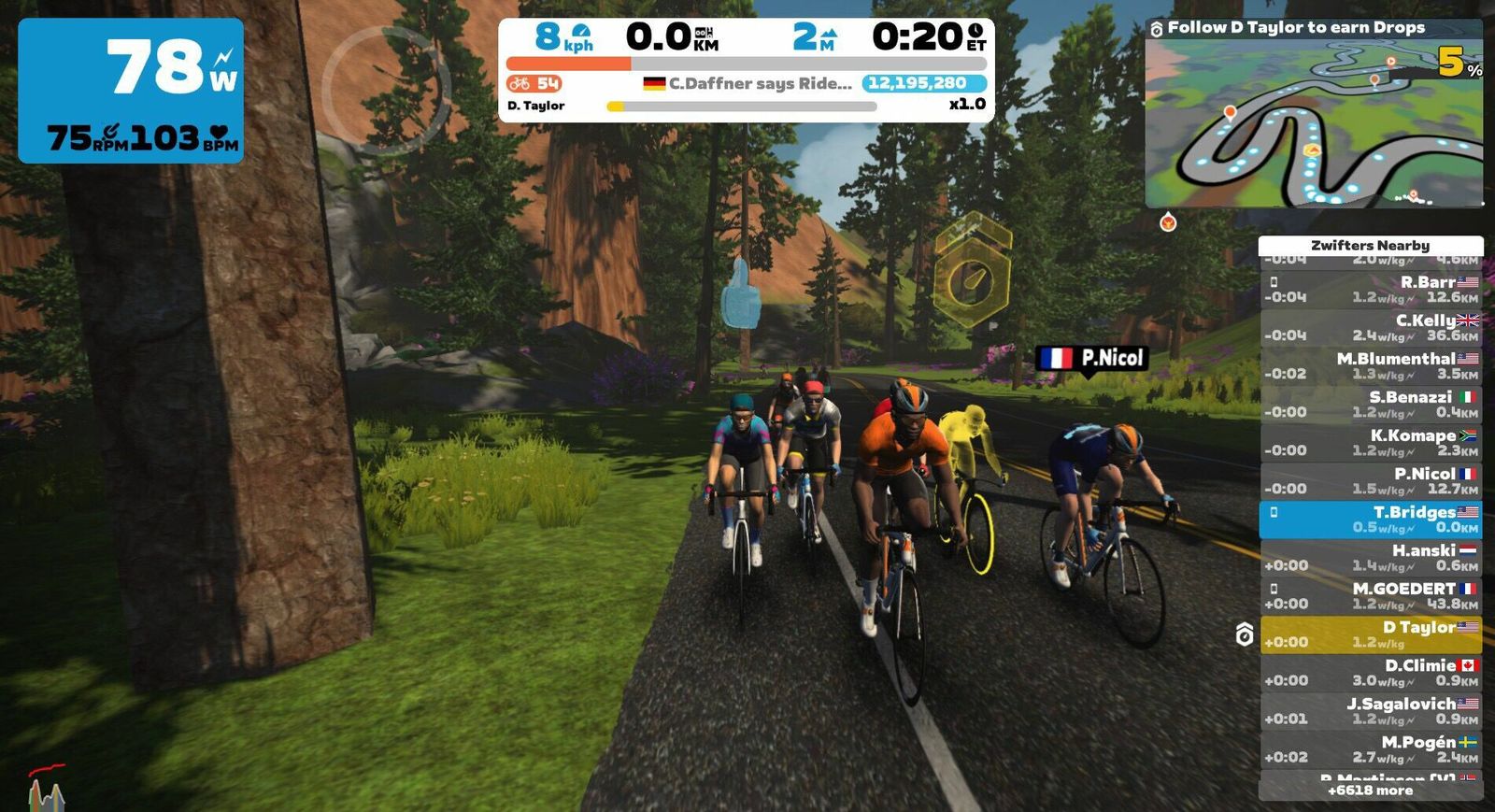Select highlighted T.Bridges rider row
Viewport: 1495px width, 812px height.
1371,520
